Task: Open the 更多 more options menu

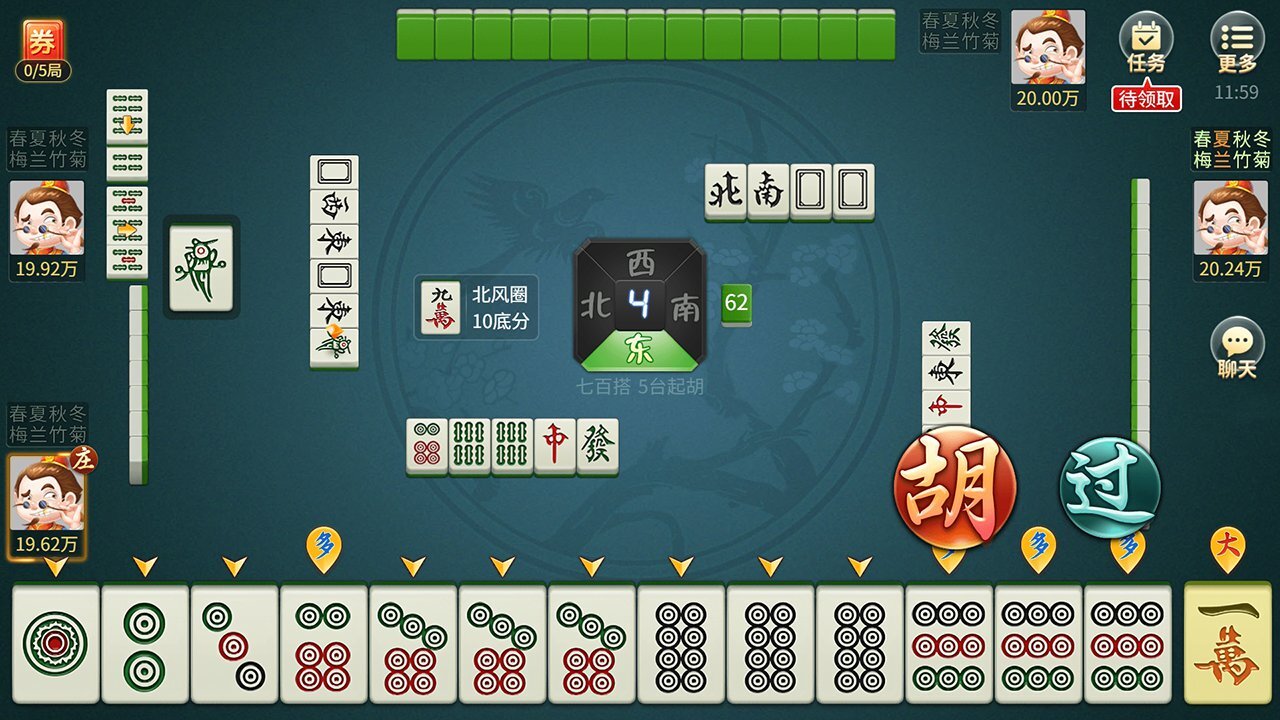Action: pyautogui.click(x=1237, y=38)
